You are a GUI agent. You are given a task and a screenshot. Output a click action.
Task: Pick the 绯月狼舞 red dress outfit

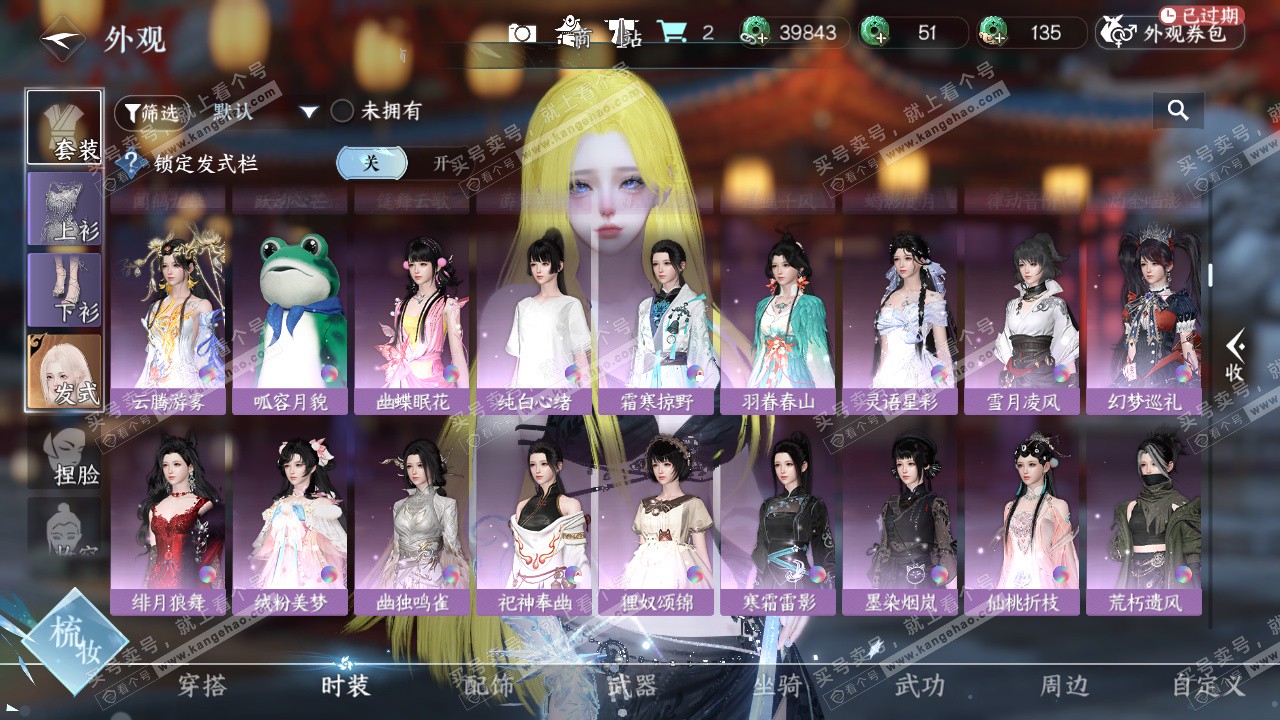point(168,522)
